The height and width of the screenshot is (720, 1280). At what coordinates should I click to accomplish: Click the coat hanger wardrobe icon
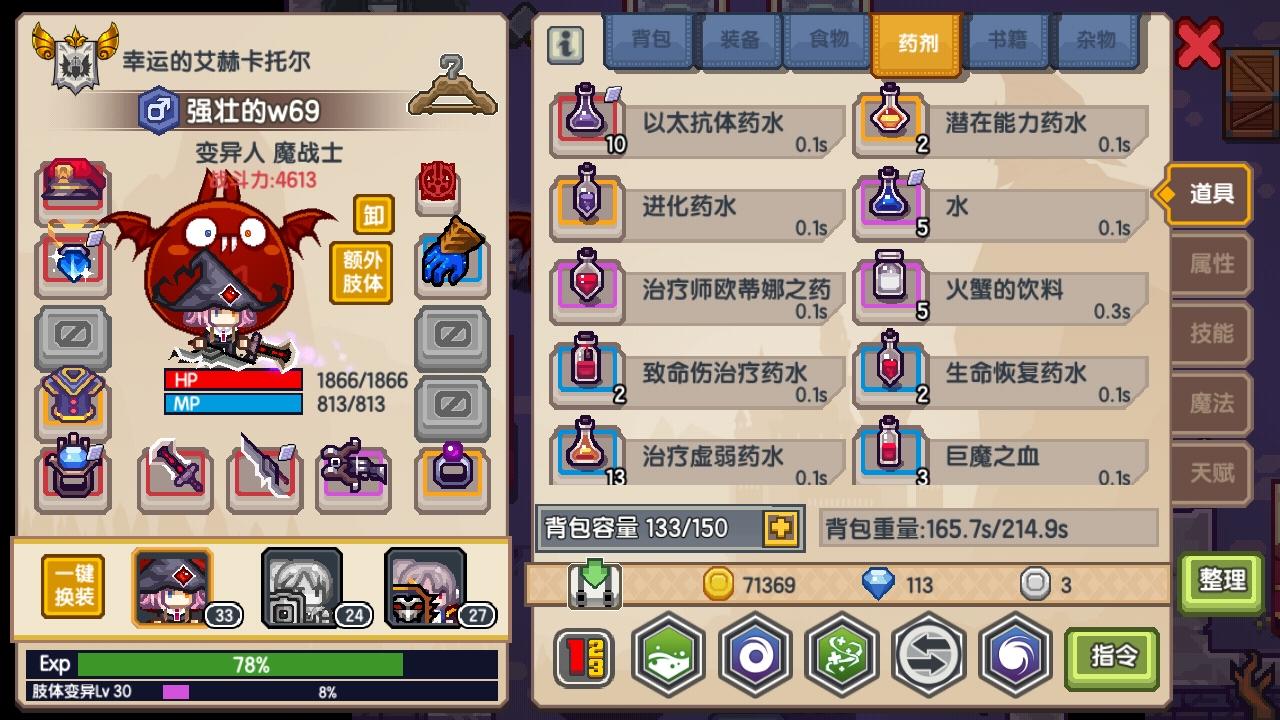tap(452, 80)
